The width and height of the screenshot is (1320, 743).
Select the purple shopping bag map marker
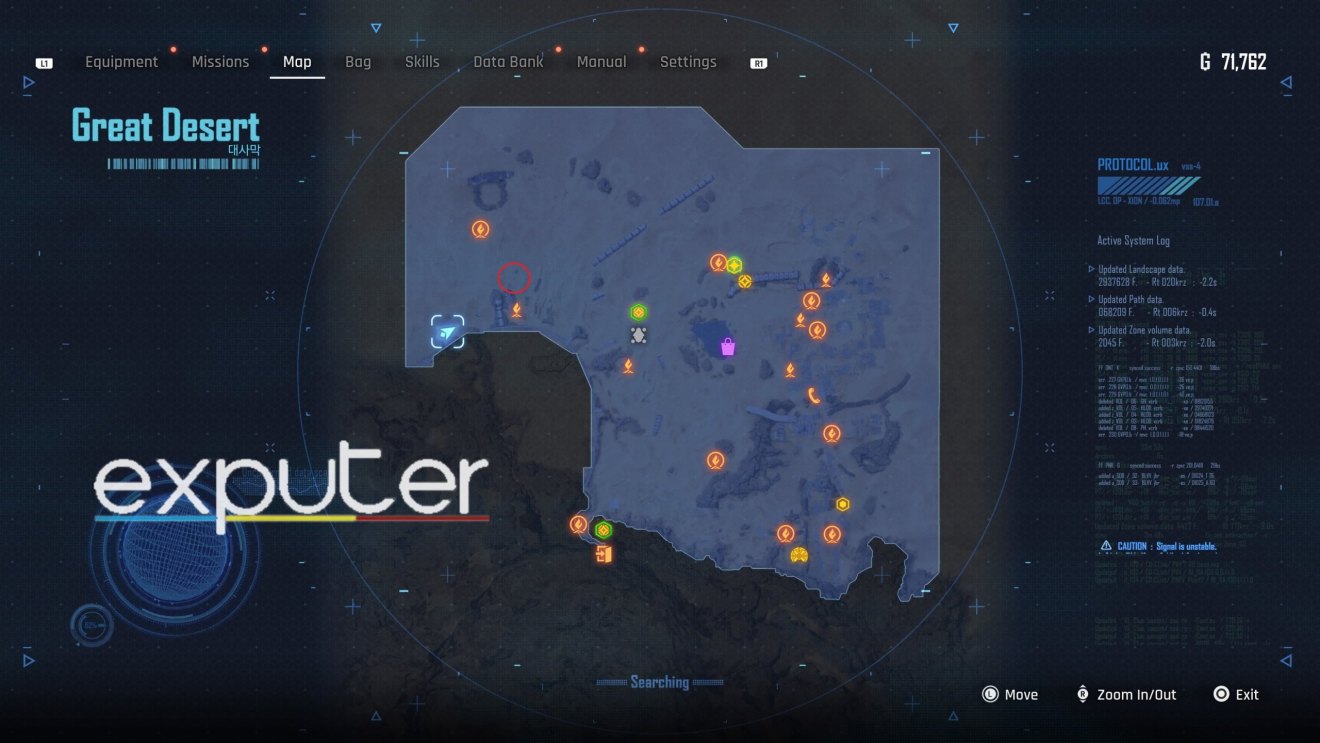click(x=728, y=347)
